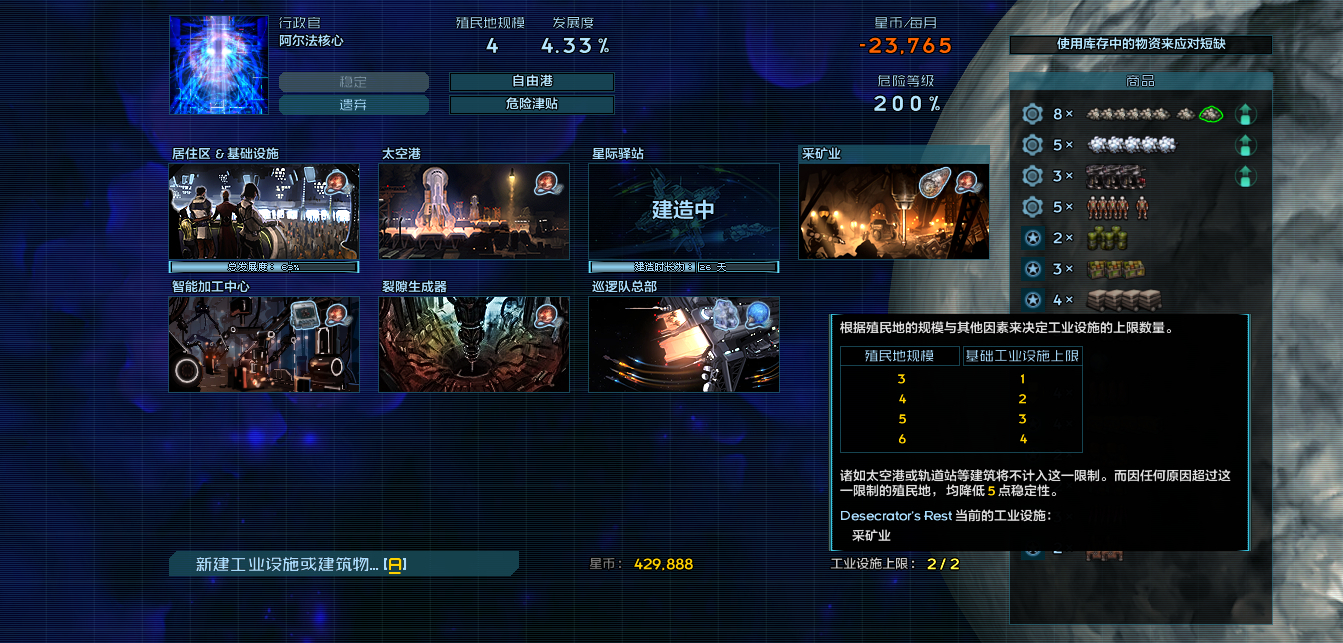Select the 裂隙生成器 building tile

tap(474, 344)
